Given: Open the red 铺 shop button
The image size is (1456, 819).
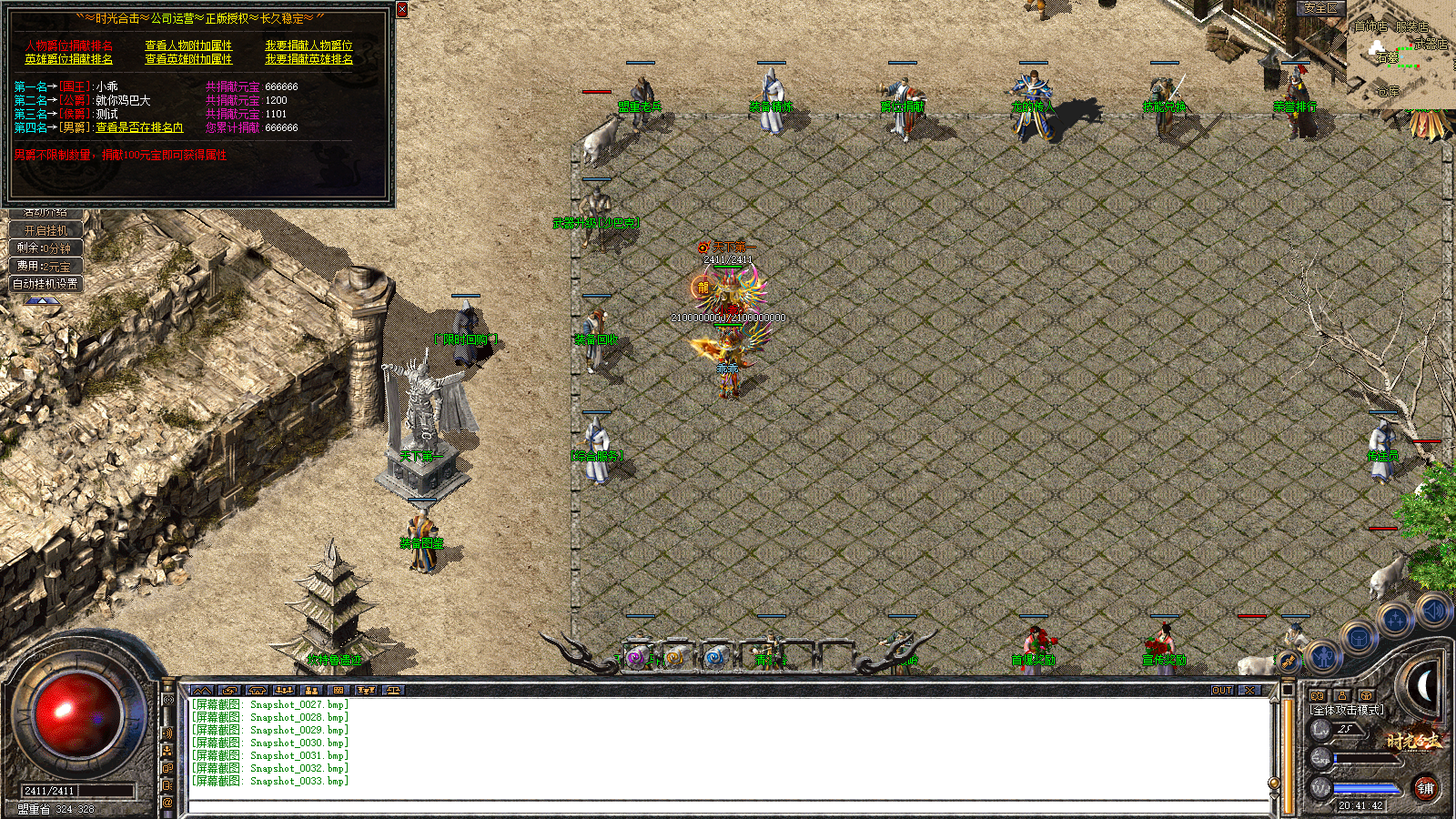Looking at the screenshot, I should [1425, 788].
